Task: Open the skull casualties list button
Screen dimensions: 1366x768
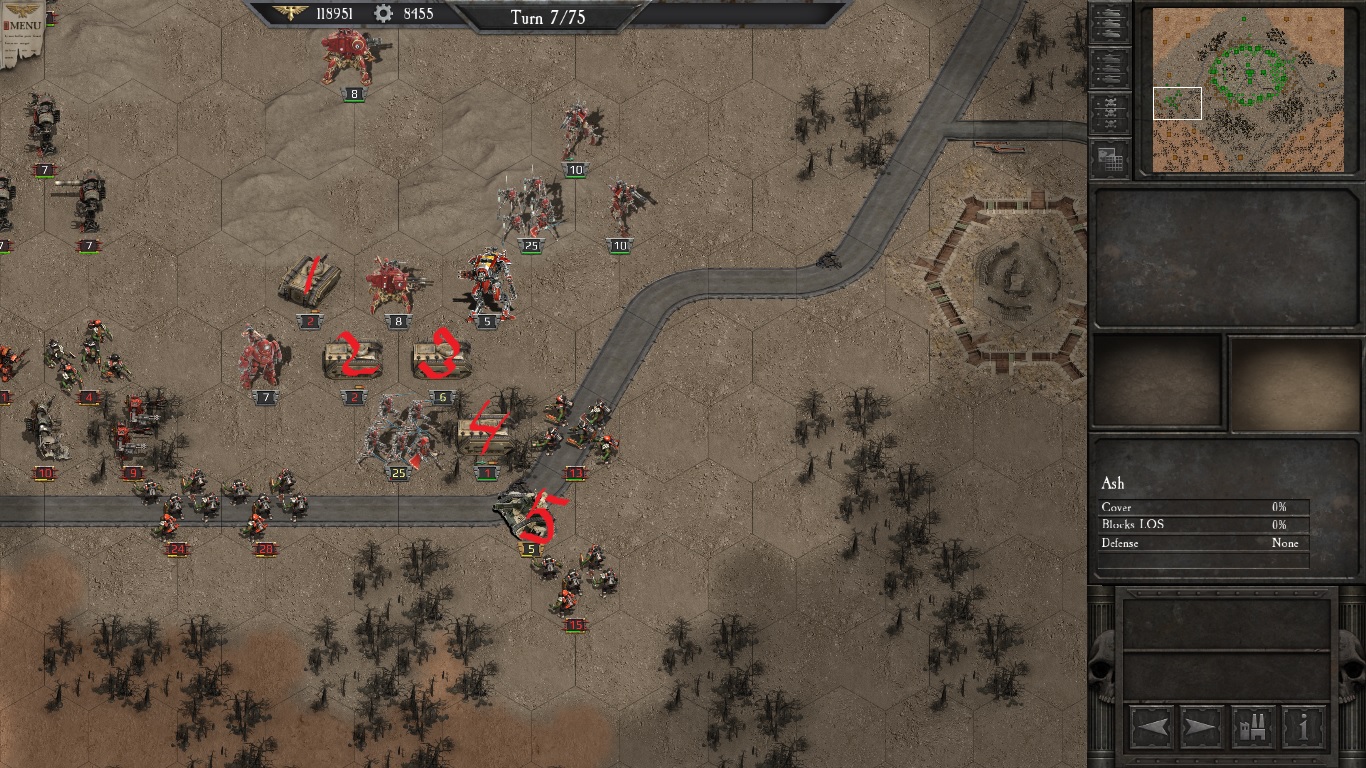Action: [1109, 113]
